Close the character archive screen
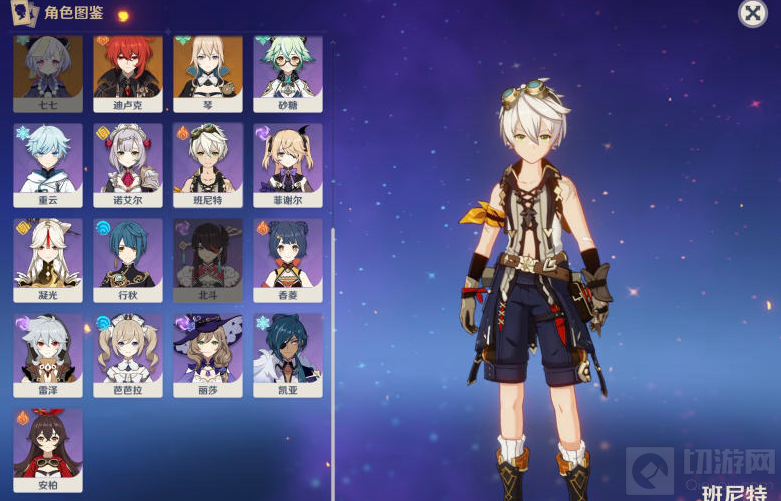 point(752,13)
